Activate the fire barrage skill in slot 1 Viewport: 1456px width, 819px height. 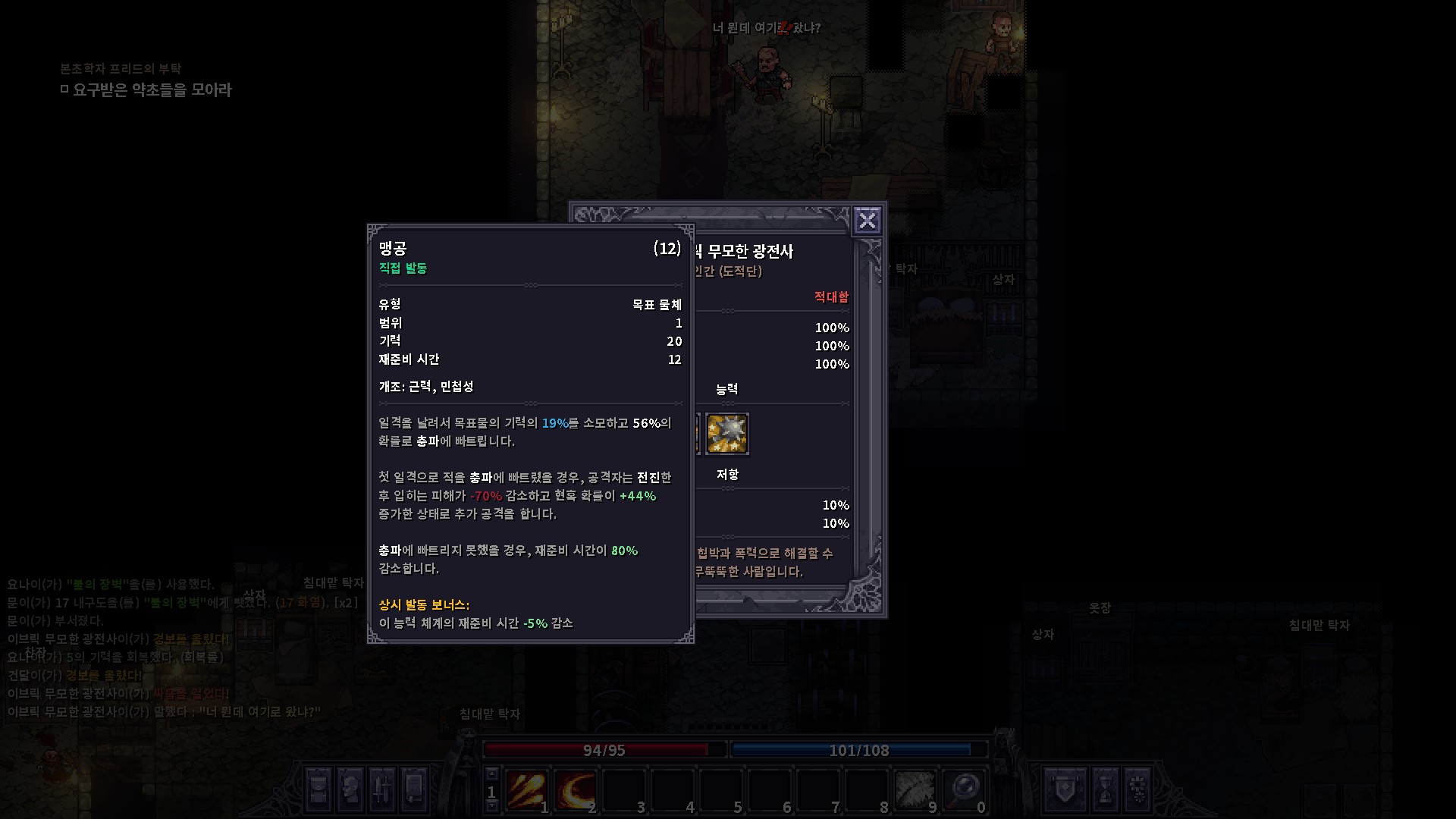[526, 790]
